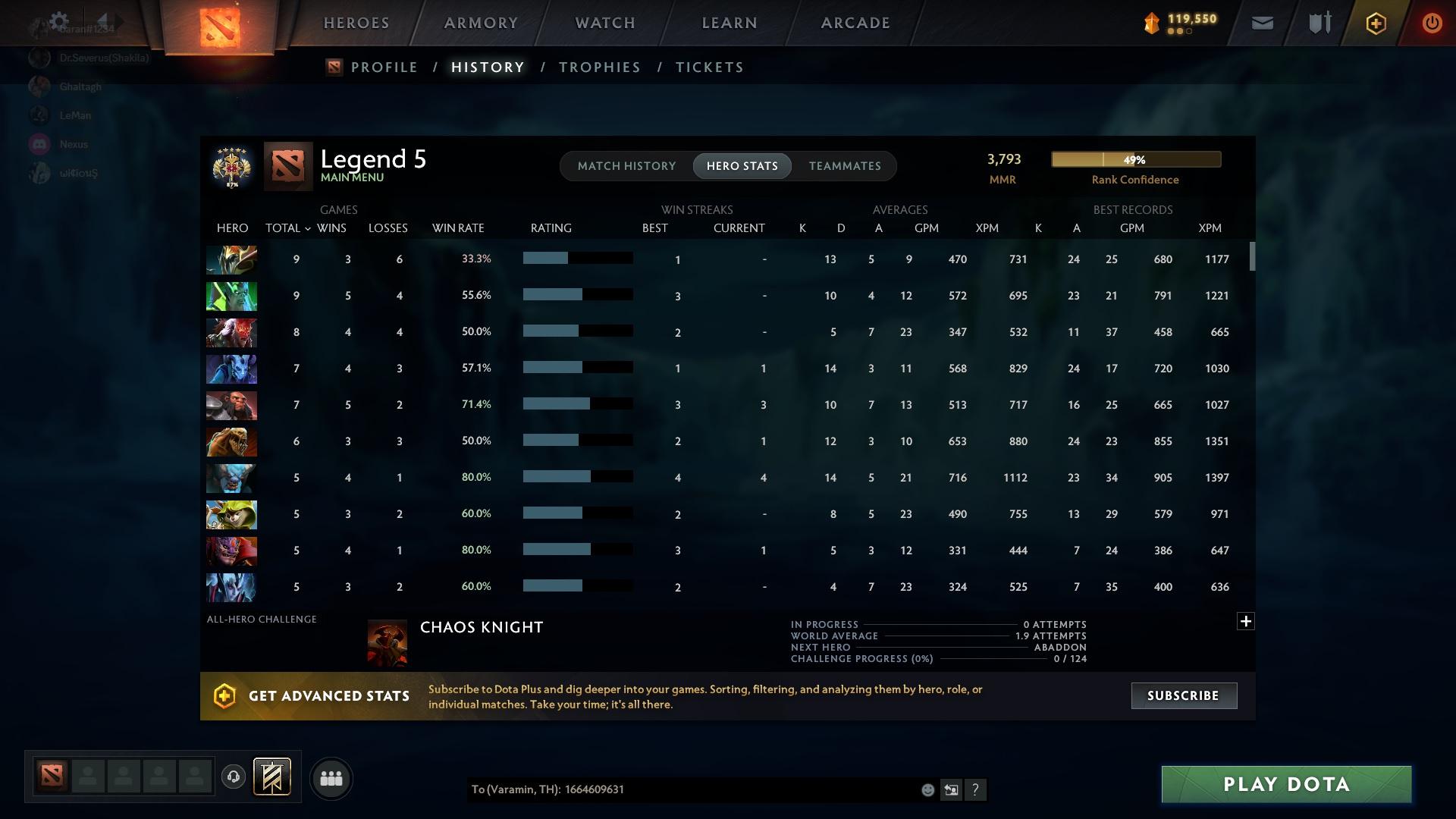The image size is (1456, 819).
Task: Enable HERO STATS view
Action: pos(742,165)
